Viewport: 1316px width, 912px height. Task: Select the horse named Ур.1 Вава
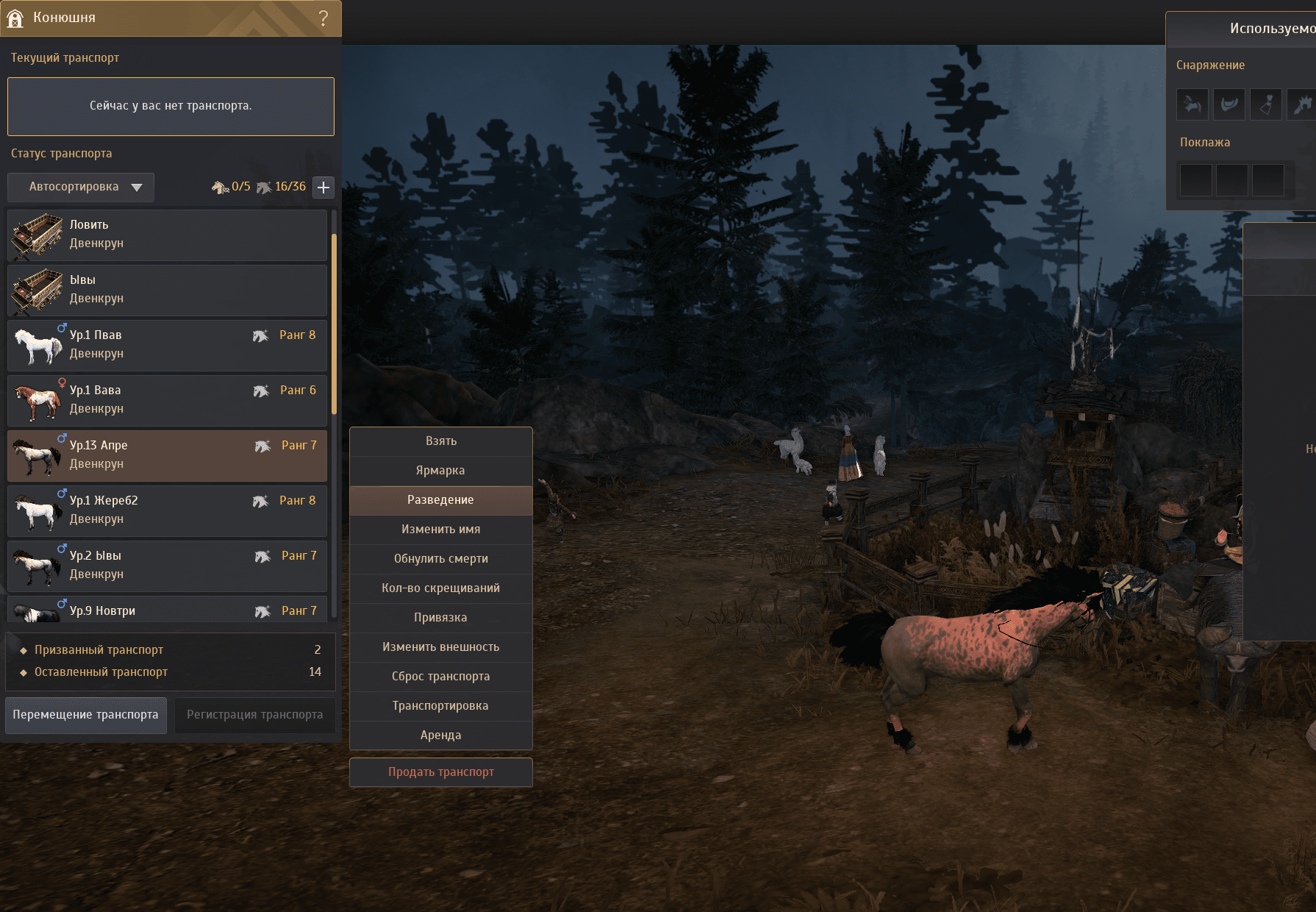[167, 400]
